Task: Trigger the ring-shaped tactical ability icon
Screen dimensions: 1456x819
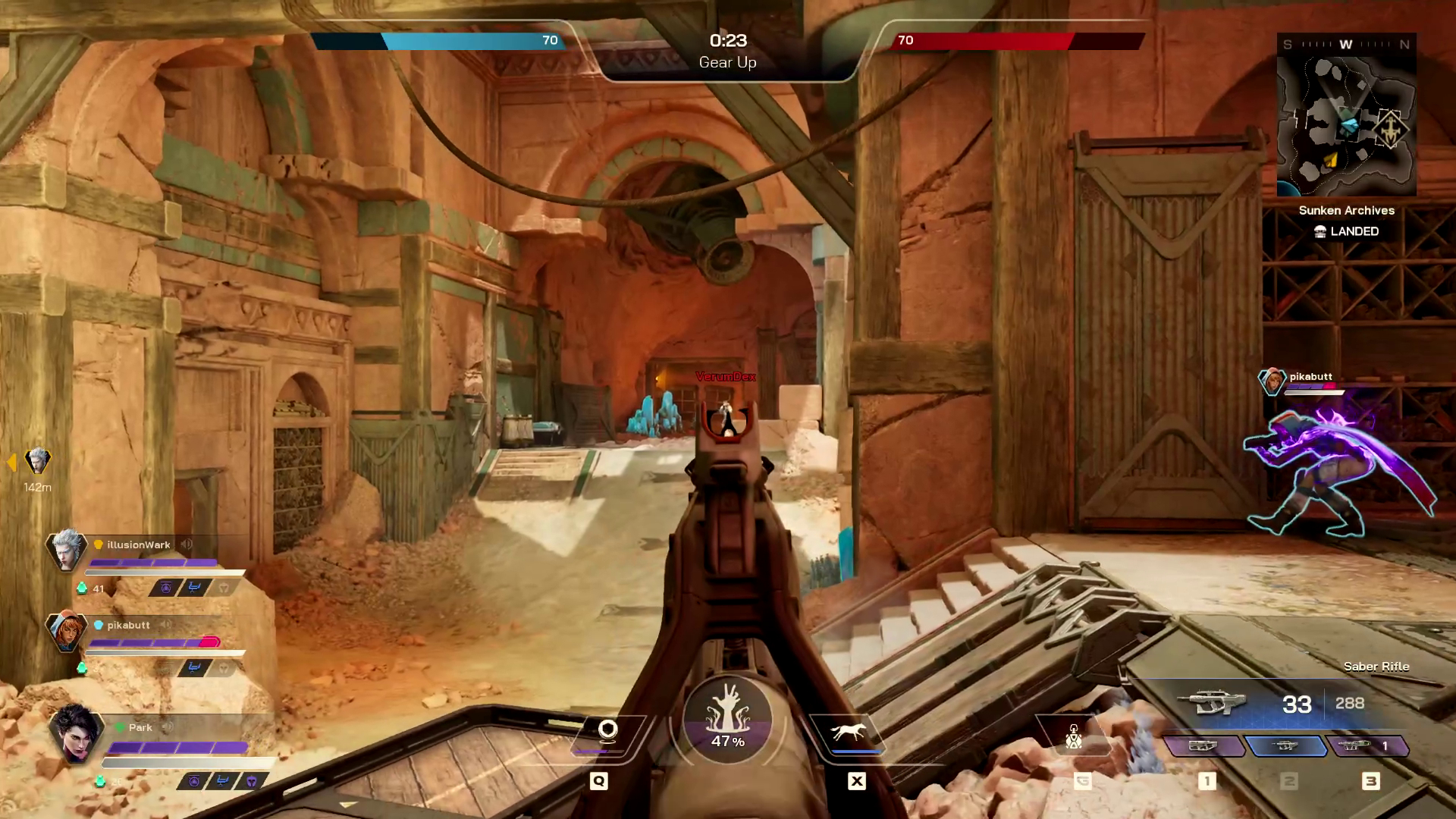Action: click(607, 730)
